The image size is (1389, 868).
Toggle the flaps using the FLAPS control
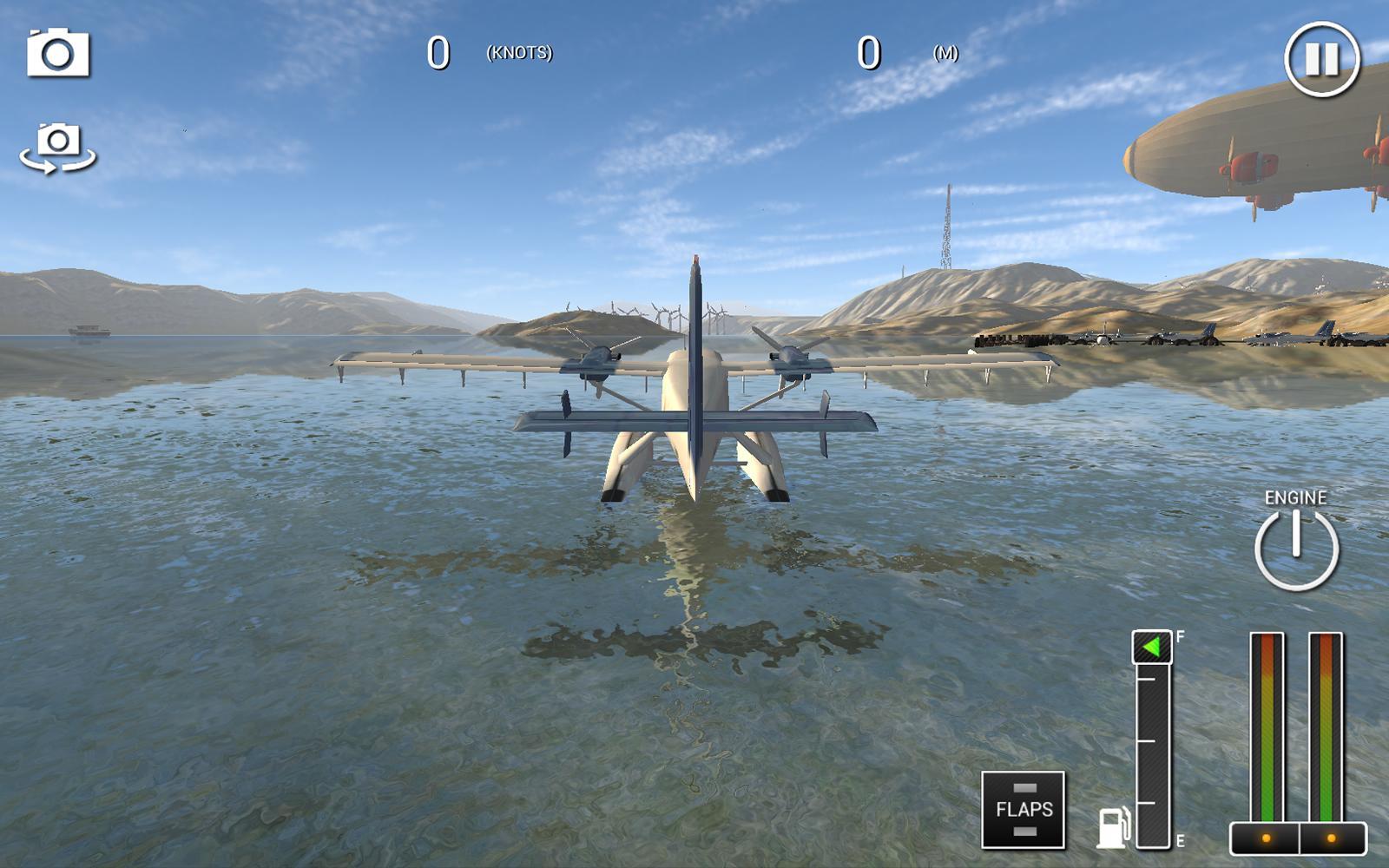click(1022, 811)
